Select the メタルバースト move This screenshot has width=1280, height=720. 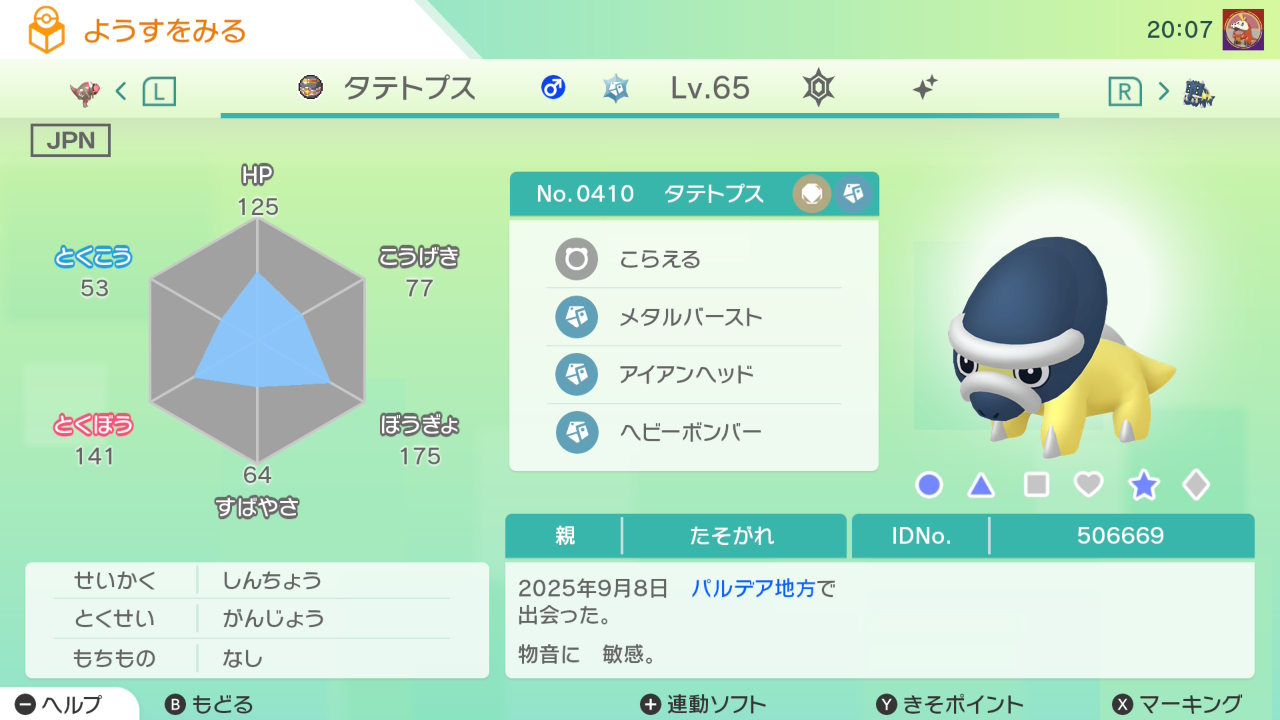point(693,318)
